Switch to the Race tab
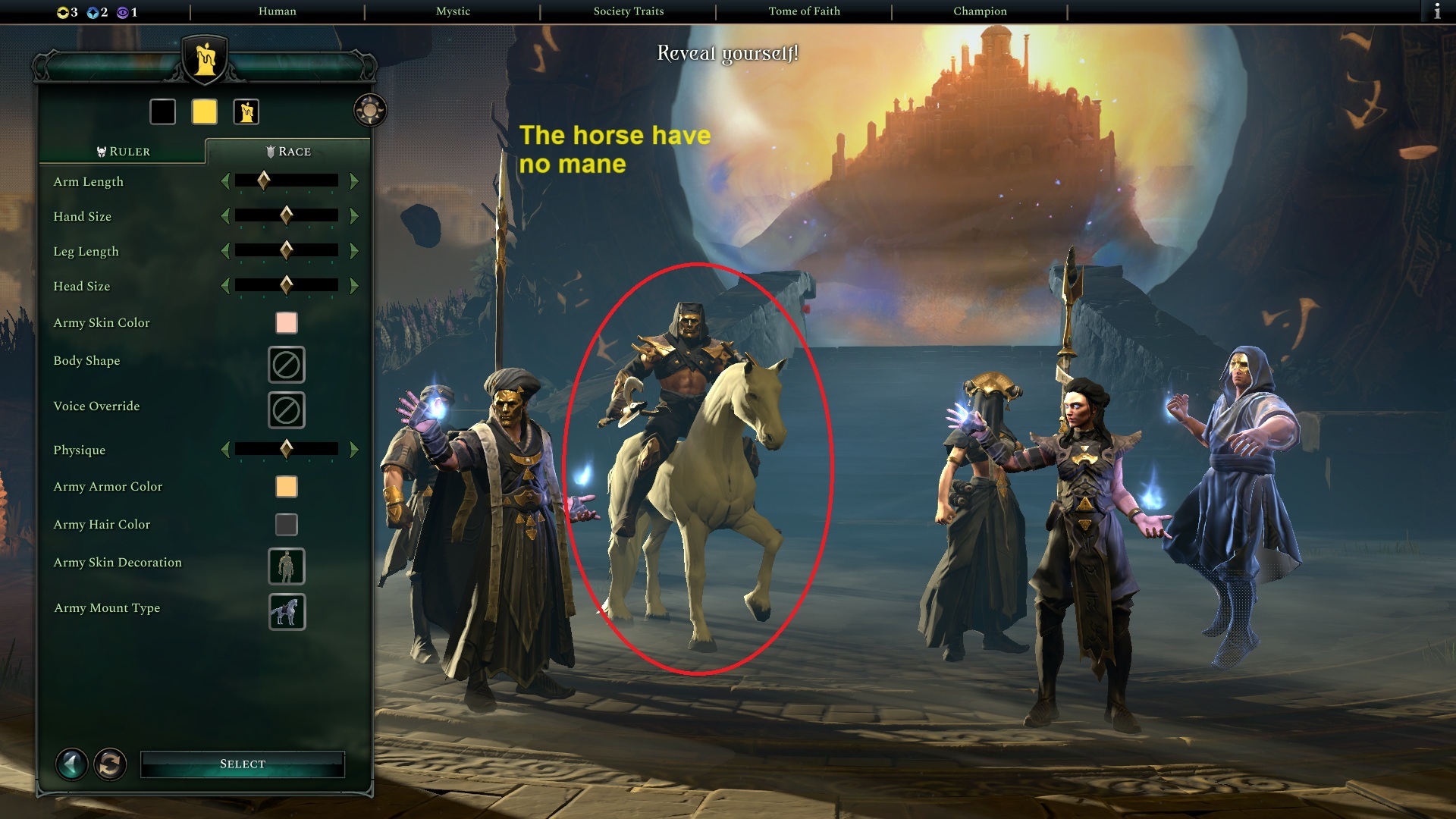Viewport: 1456px width, 819px height. point(289,151)
